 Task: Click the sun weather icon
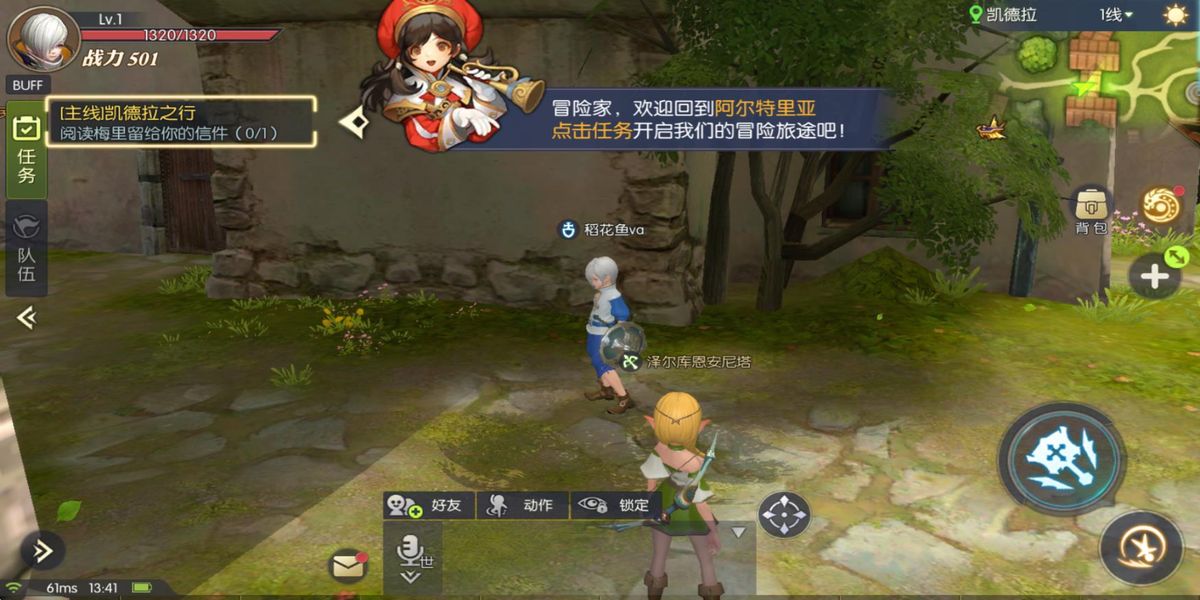(x=1175, y=15)
